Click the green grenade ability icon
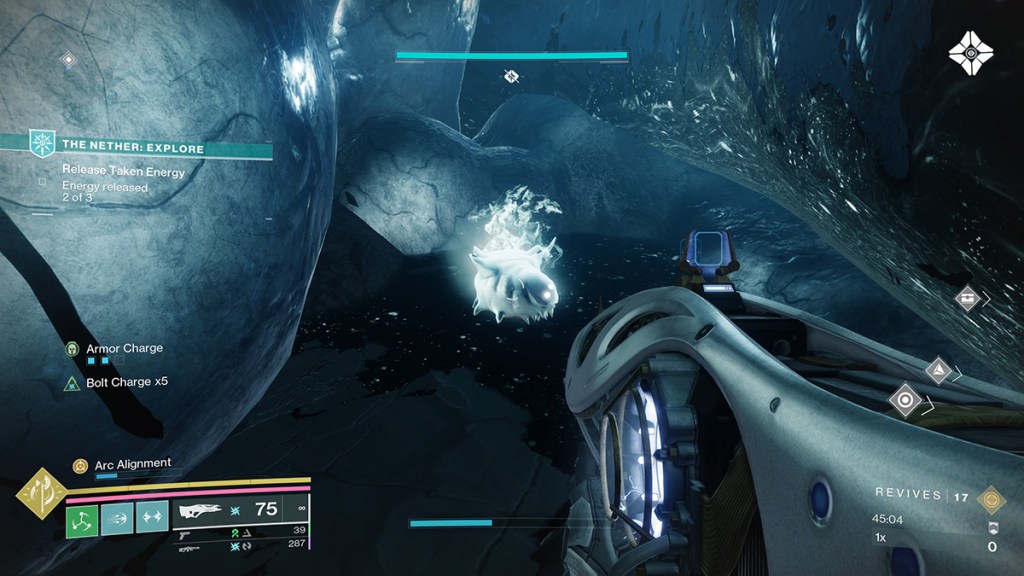Image resolution: width=1024 pixels, height=576 pixels. [81, 520]
